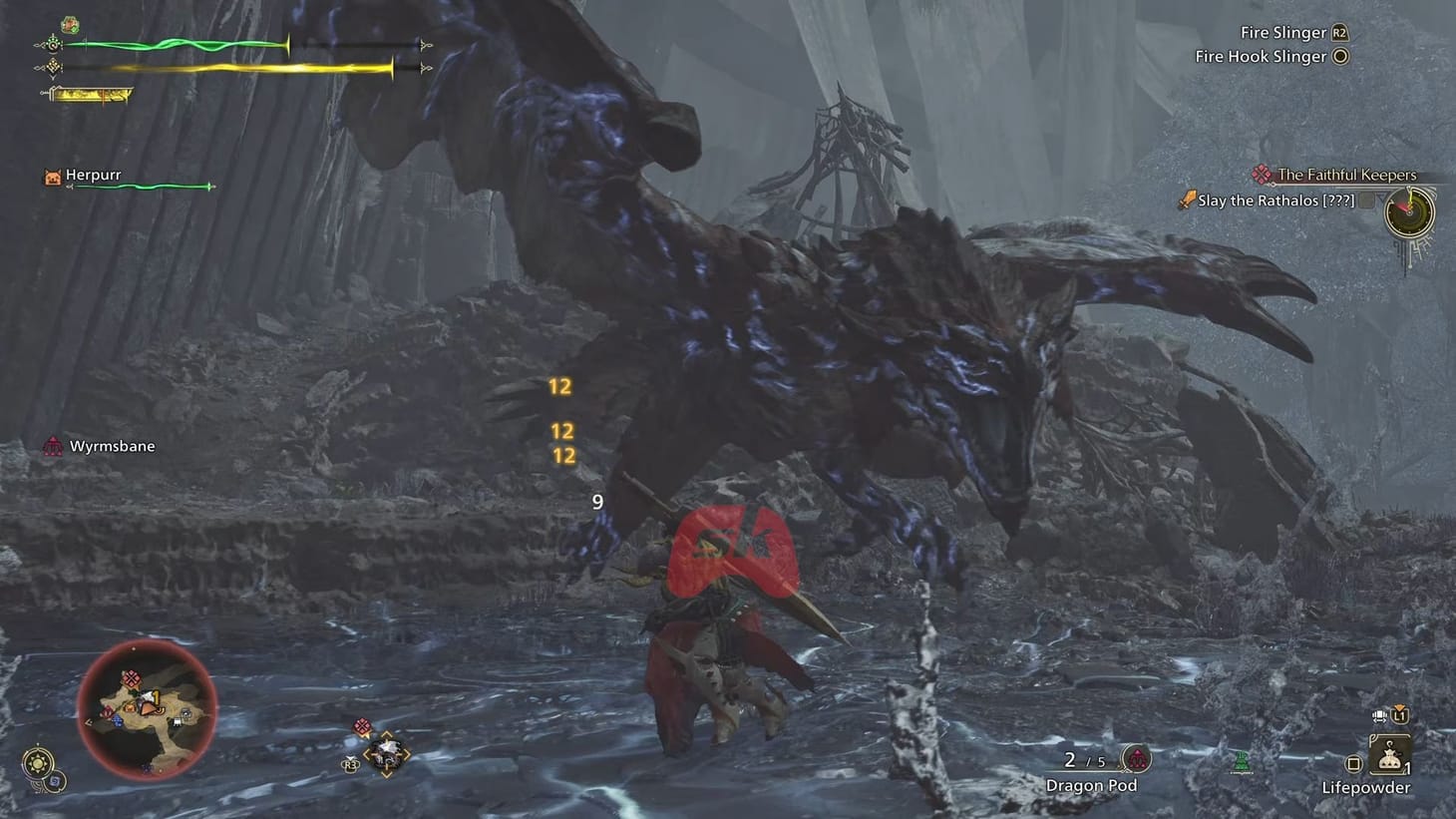Select Herpurr's Palico face icon

point(53,176)
